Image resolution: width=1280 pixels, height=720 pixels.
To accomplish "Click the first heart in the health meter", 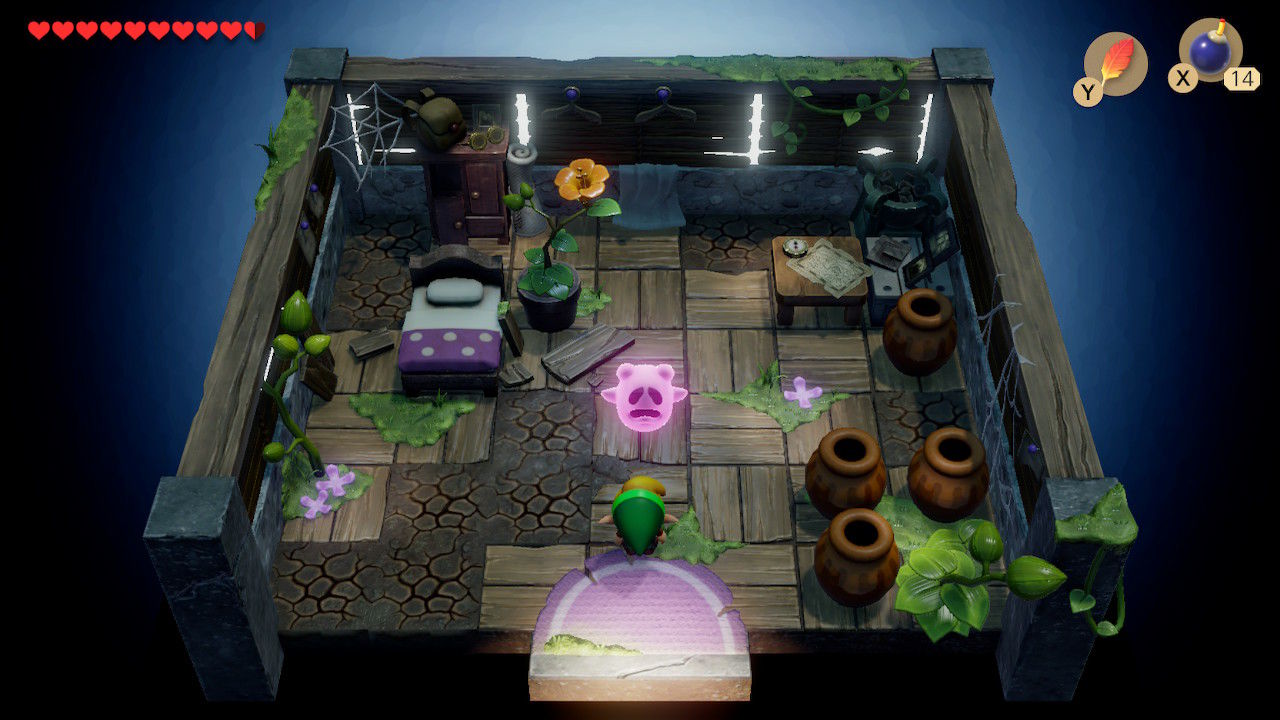I will pyautogui.click(x=39, y=28).
